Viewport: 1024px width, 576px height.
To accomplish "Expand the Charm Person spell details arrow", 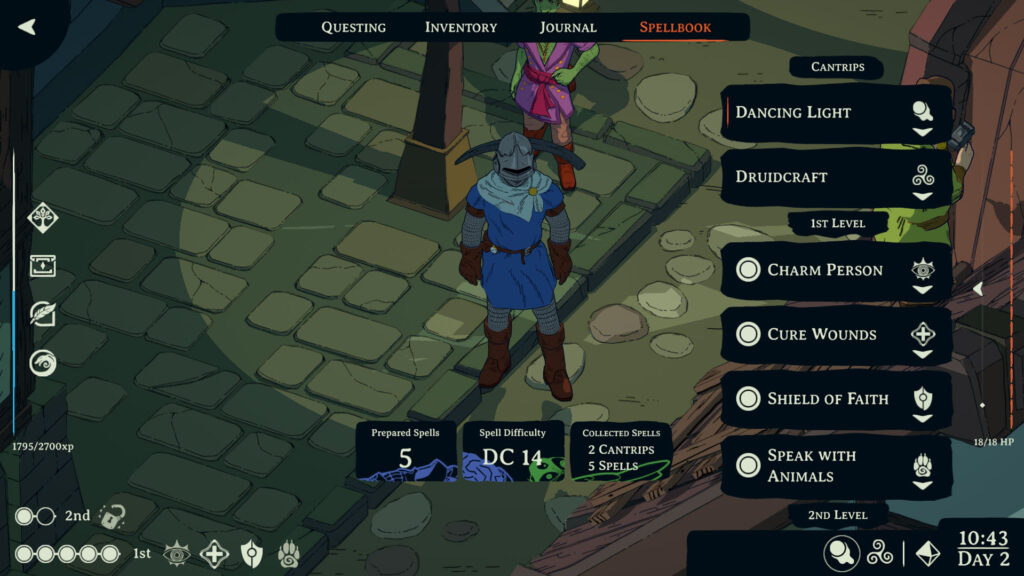I will click(922, 290).
